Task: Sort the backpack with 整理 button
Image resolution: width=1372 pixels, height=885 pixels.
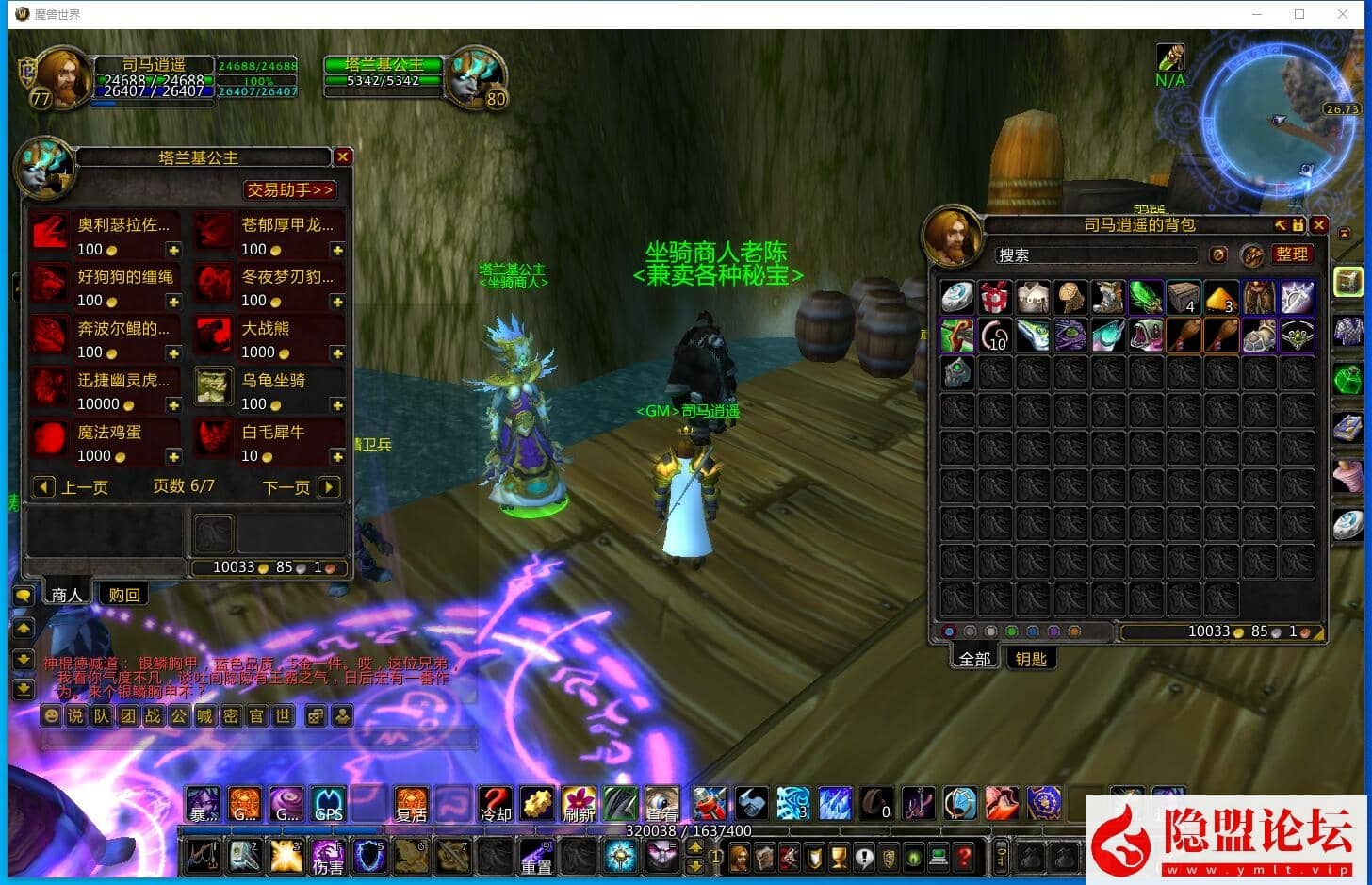Action: 1291,254
